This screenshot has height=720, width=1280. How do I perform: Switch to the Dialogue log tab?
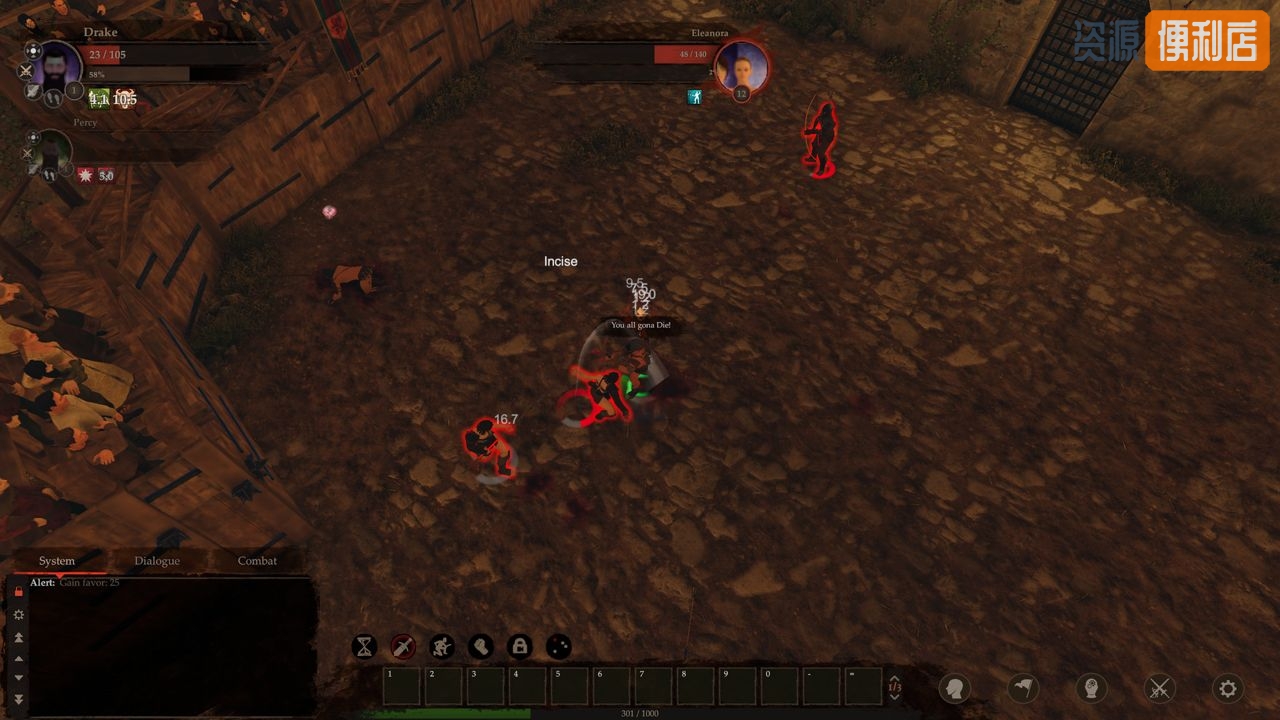[157, 561]
